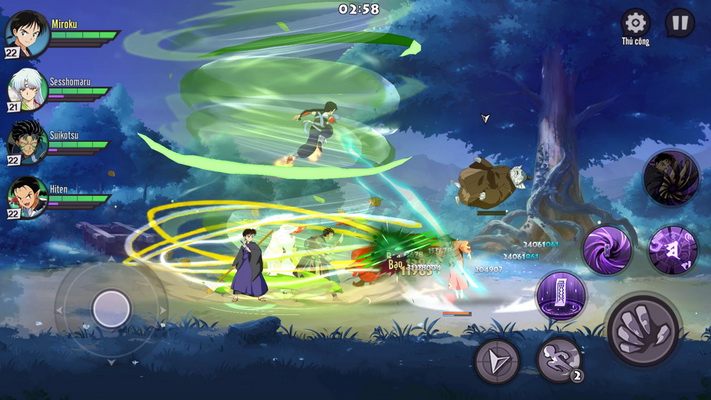Choose Suikotsu's portrait

[27, 142]
